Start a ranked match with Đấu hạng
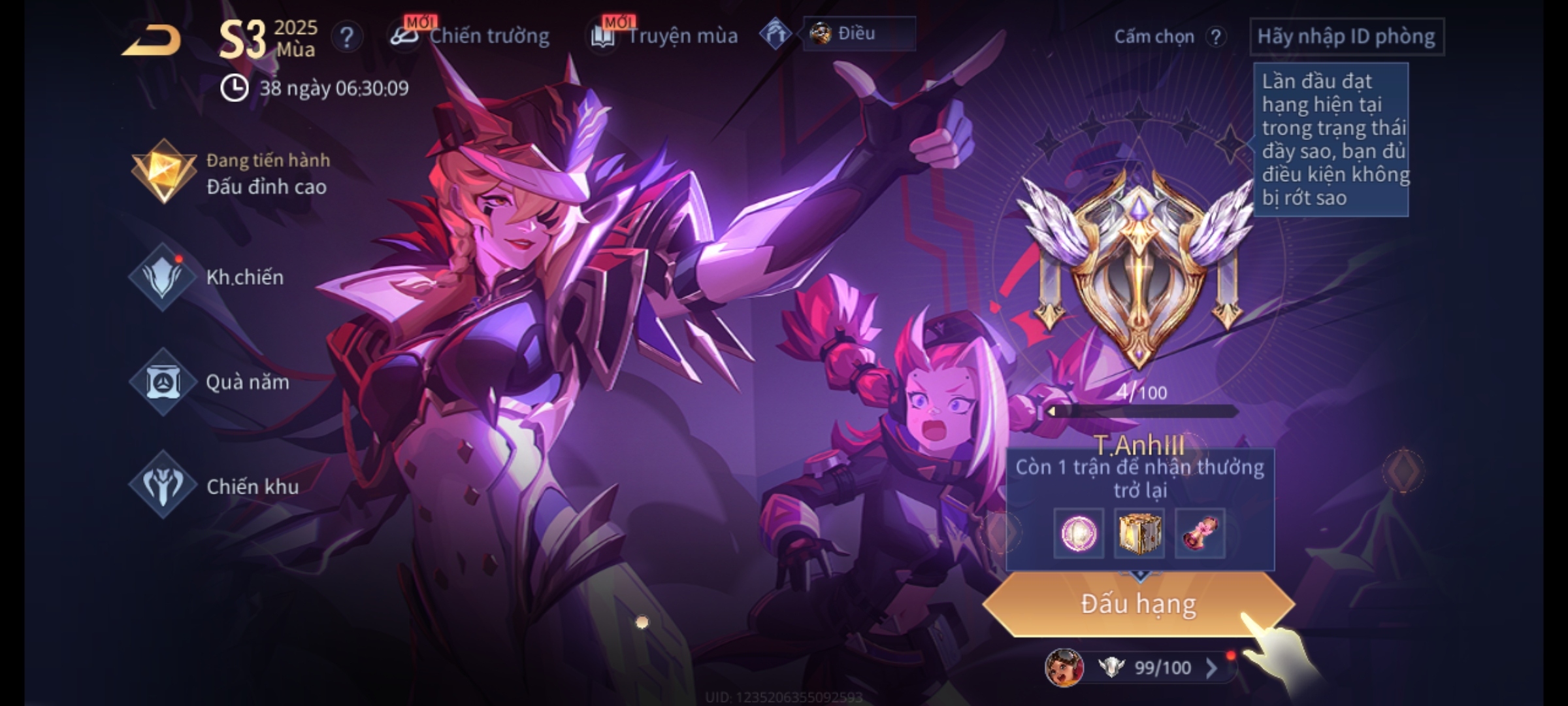This screenshot has width=1568, height=706. pos(1138,604)
